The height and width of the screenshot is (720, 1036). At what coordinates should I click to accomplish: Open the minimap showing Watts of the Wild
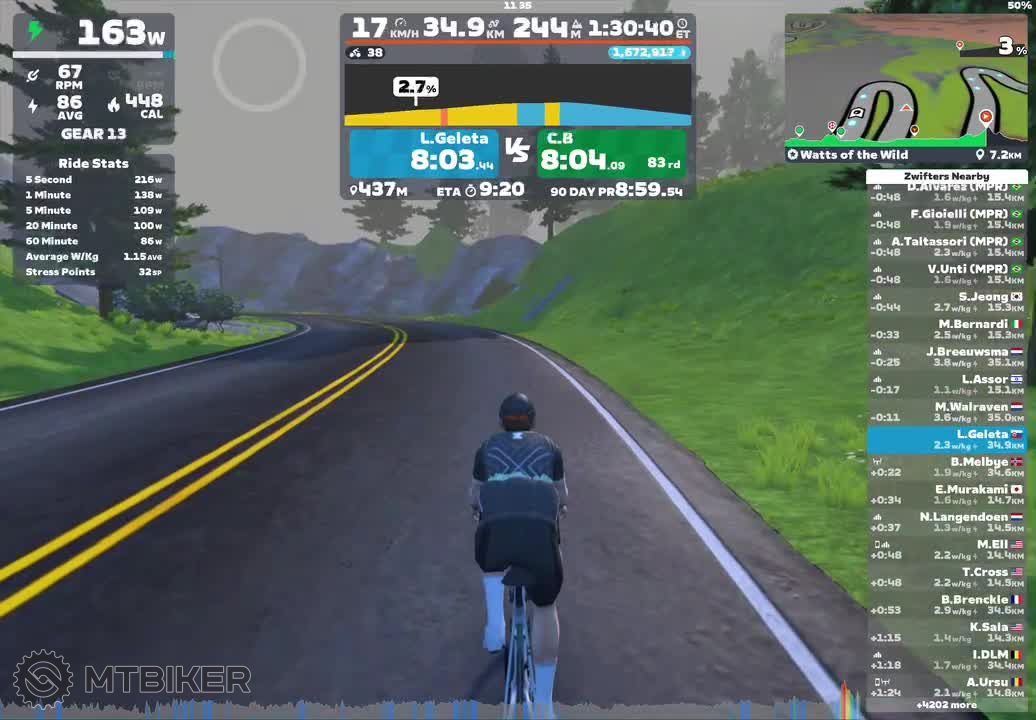pos(905,88)
